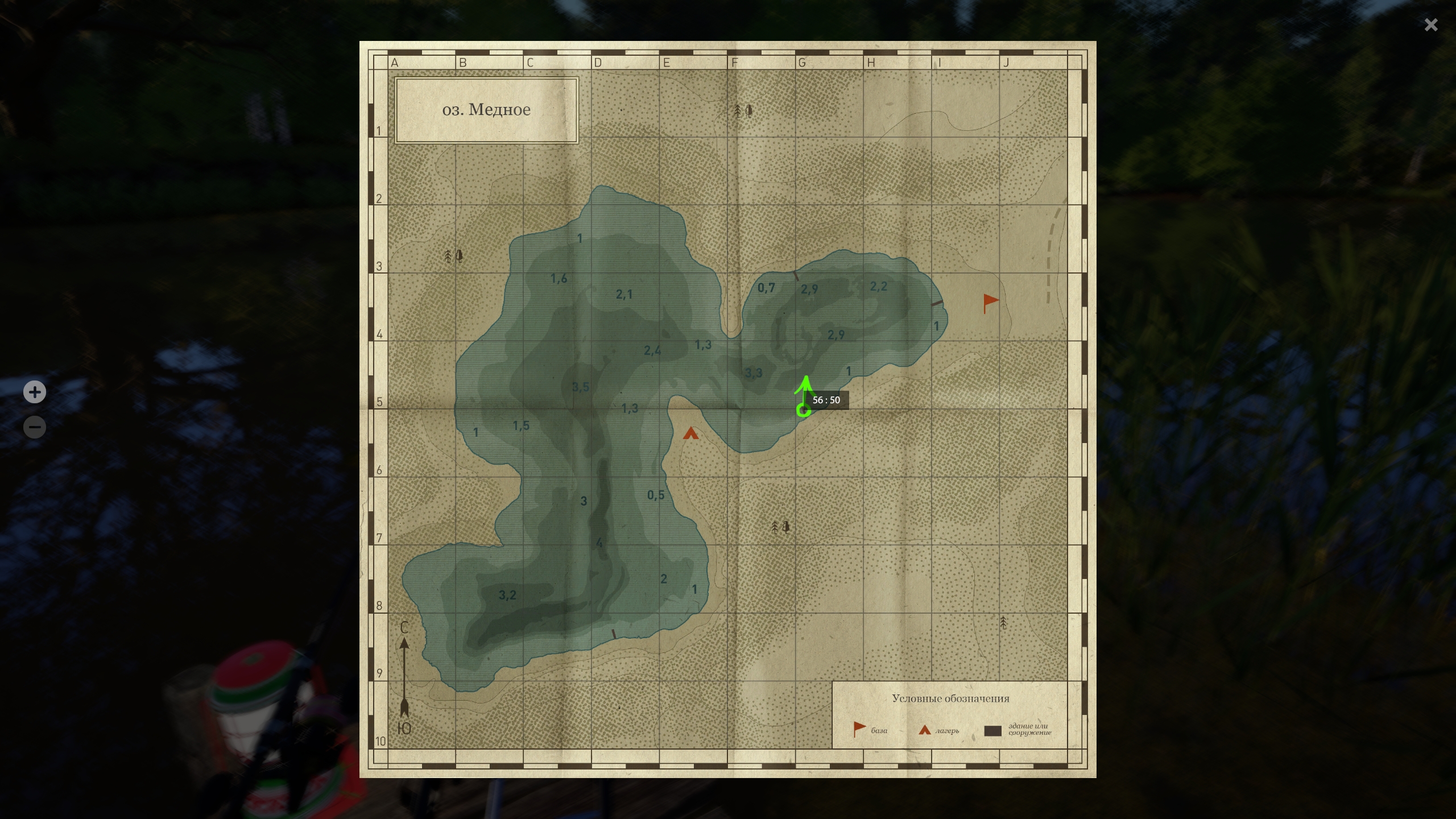Zoom in the map with plus button

(x=35, y=392)
